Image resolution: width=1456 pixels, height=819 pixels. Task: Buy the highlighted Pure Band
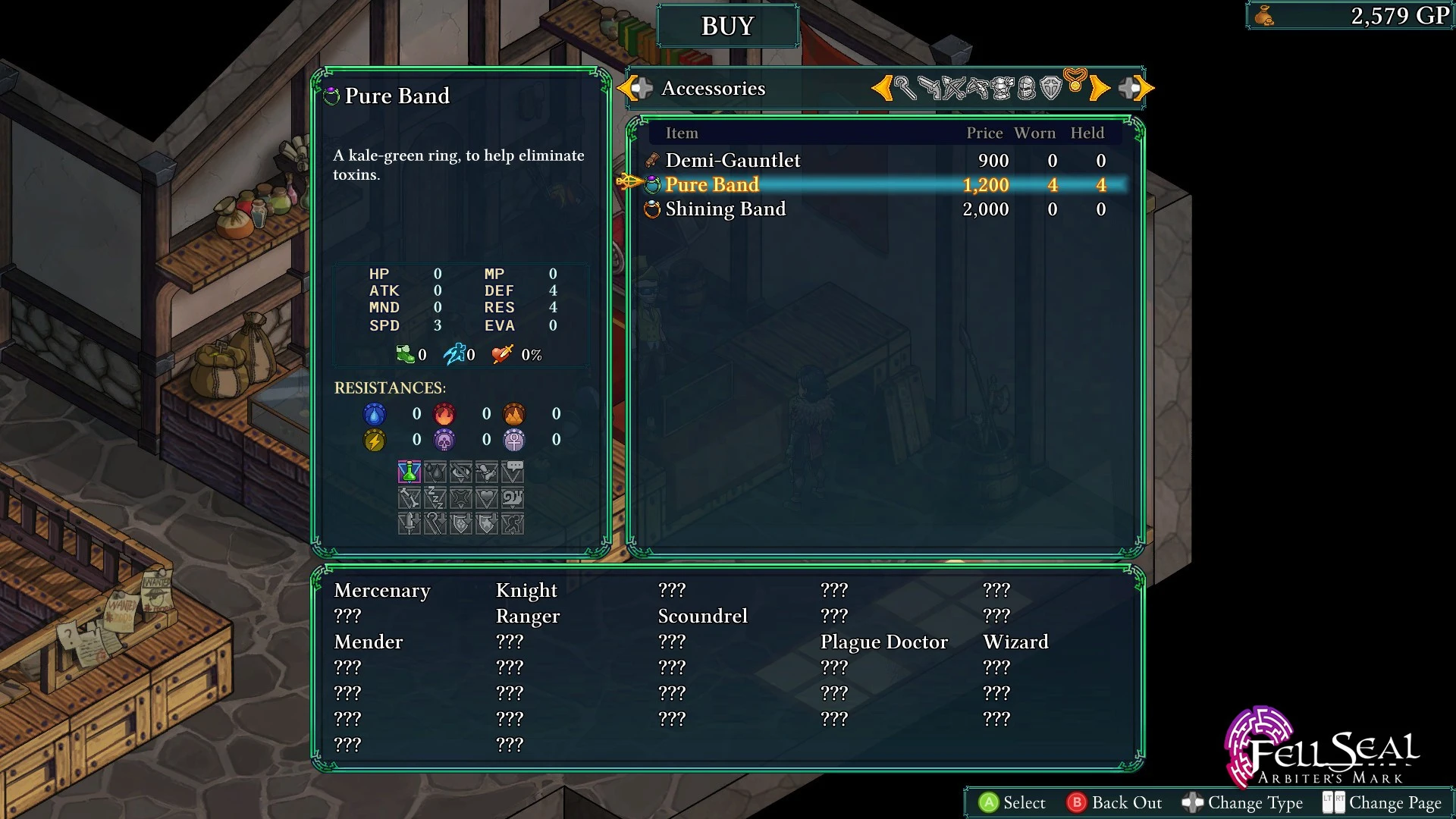712,185
